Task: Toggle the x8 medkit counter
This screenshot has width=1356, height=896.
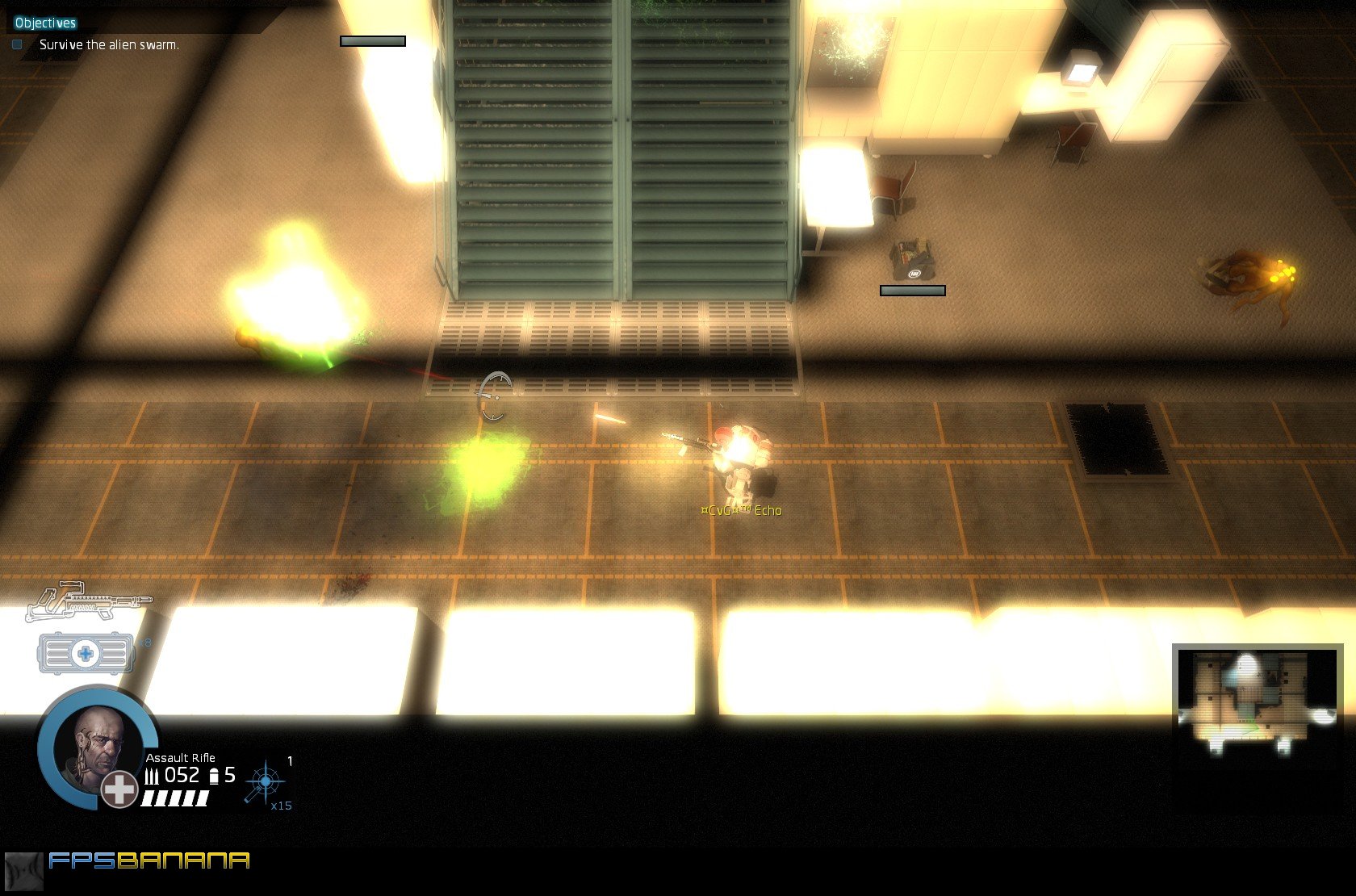Action: (144, 643)
